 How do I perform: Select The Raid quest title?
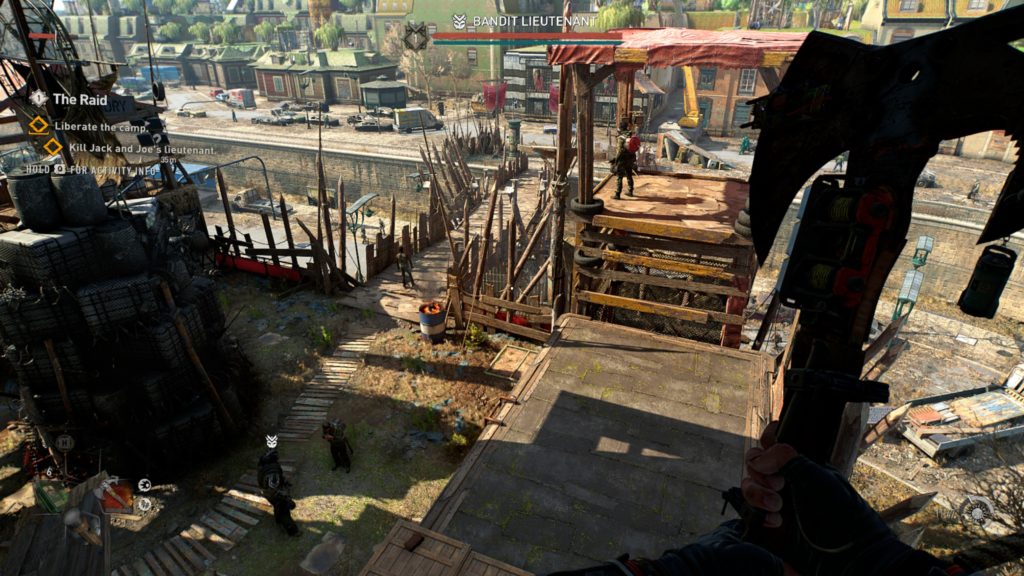[79, 99]
